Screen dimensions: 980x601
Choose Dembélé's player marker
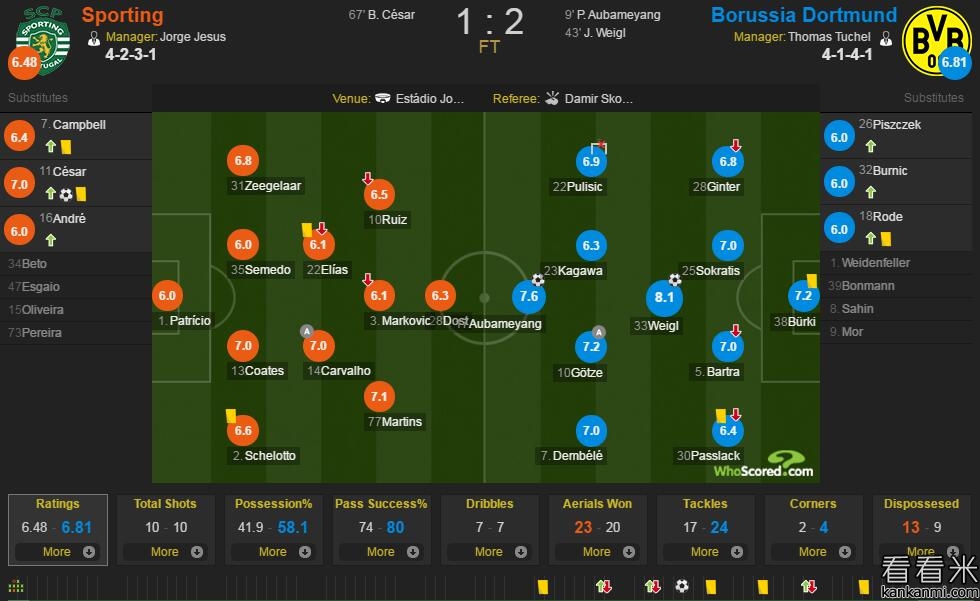tap(591, 431)
